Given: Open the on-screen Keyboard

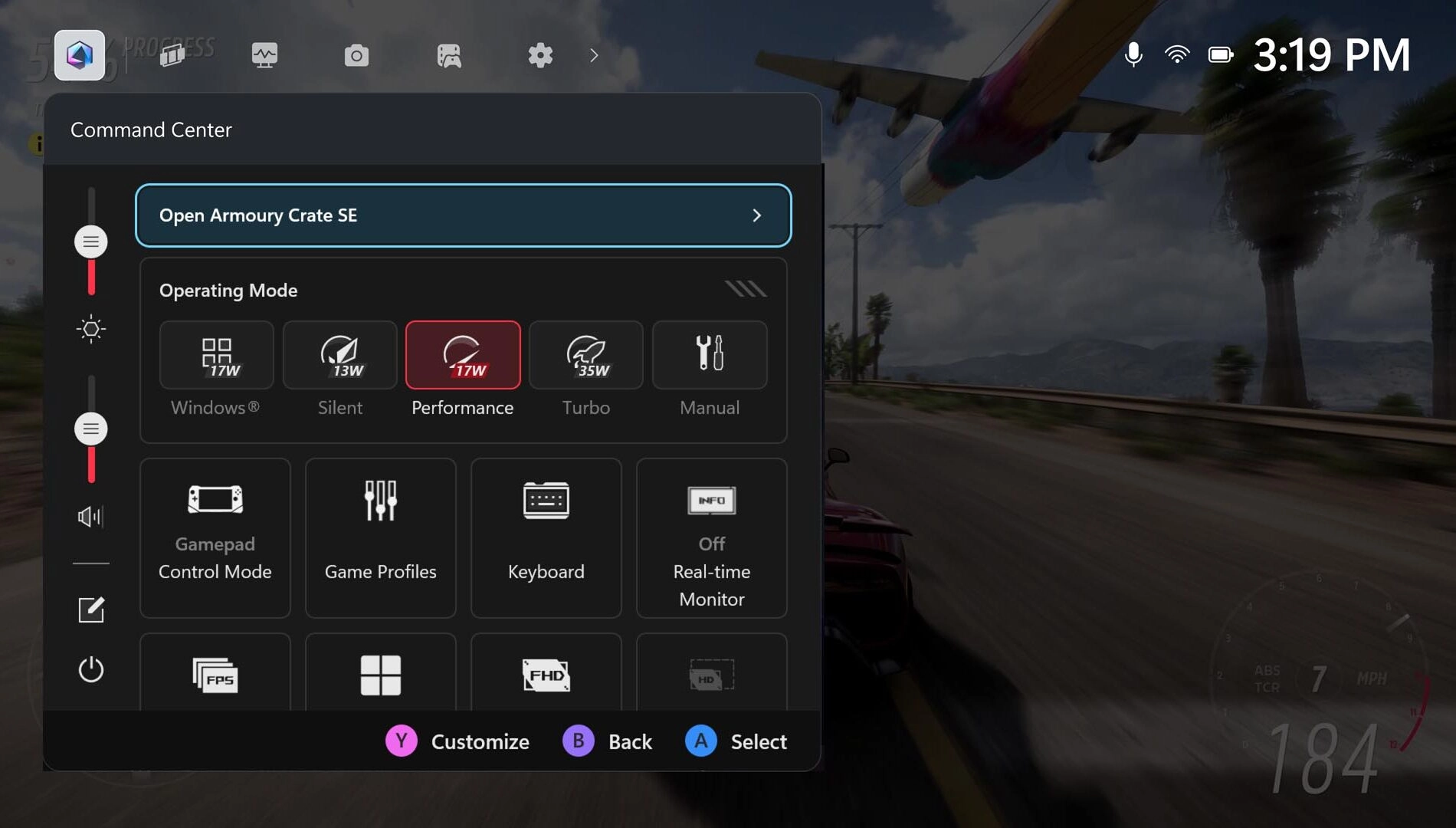Looking at the screenshot, I should [546, 537].
